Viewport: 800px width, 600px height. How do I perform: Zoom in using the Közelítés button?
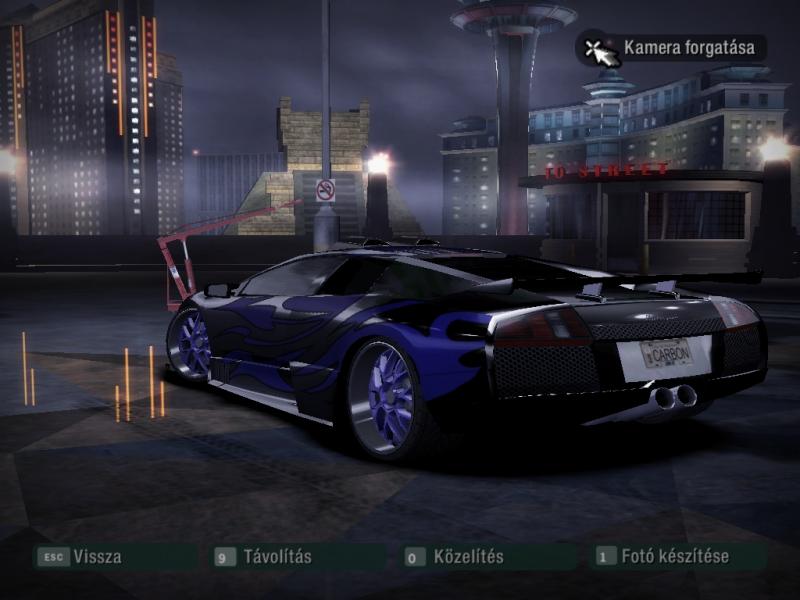[x=467, y=557]
